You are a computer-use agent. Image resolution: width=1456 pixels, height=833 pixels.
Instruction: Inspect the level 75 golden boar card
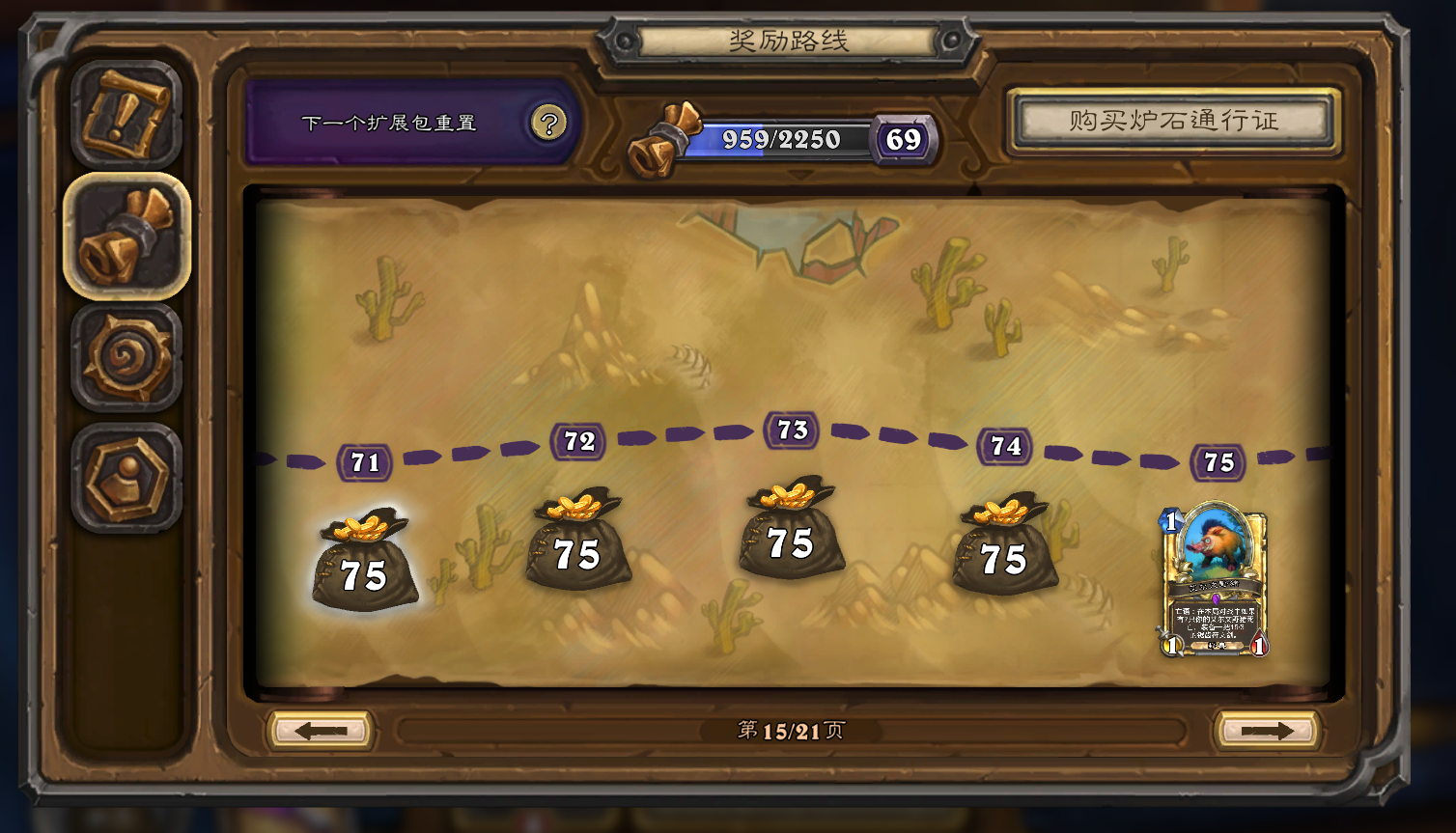(1214, 579)
